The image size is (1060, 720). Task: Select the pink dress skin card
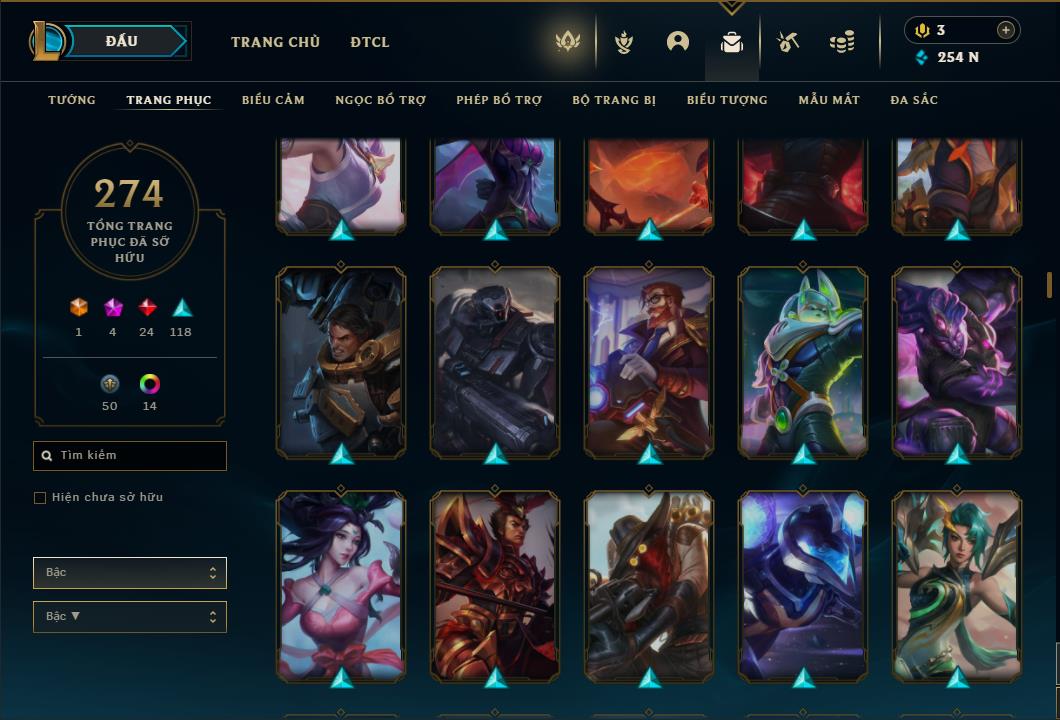[341, 586]
